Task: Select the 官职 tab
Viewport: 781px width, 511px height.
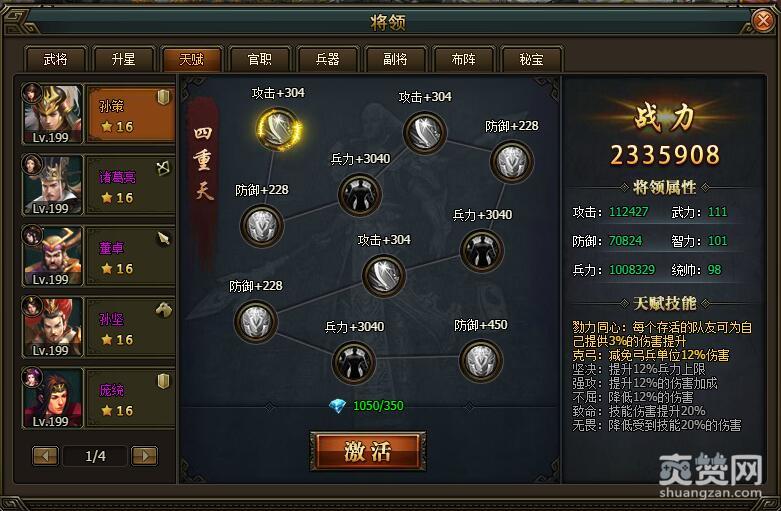Action: click(x=259, y=59)
